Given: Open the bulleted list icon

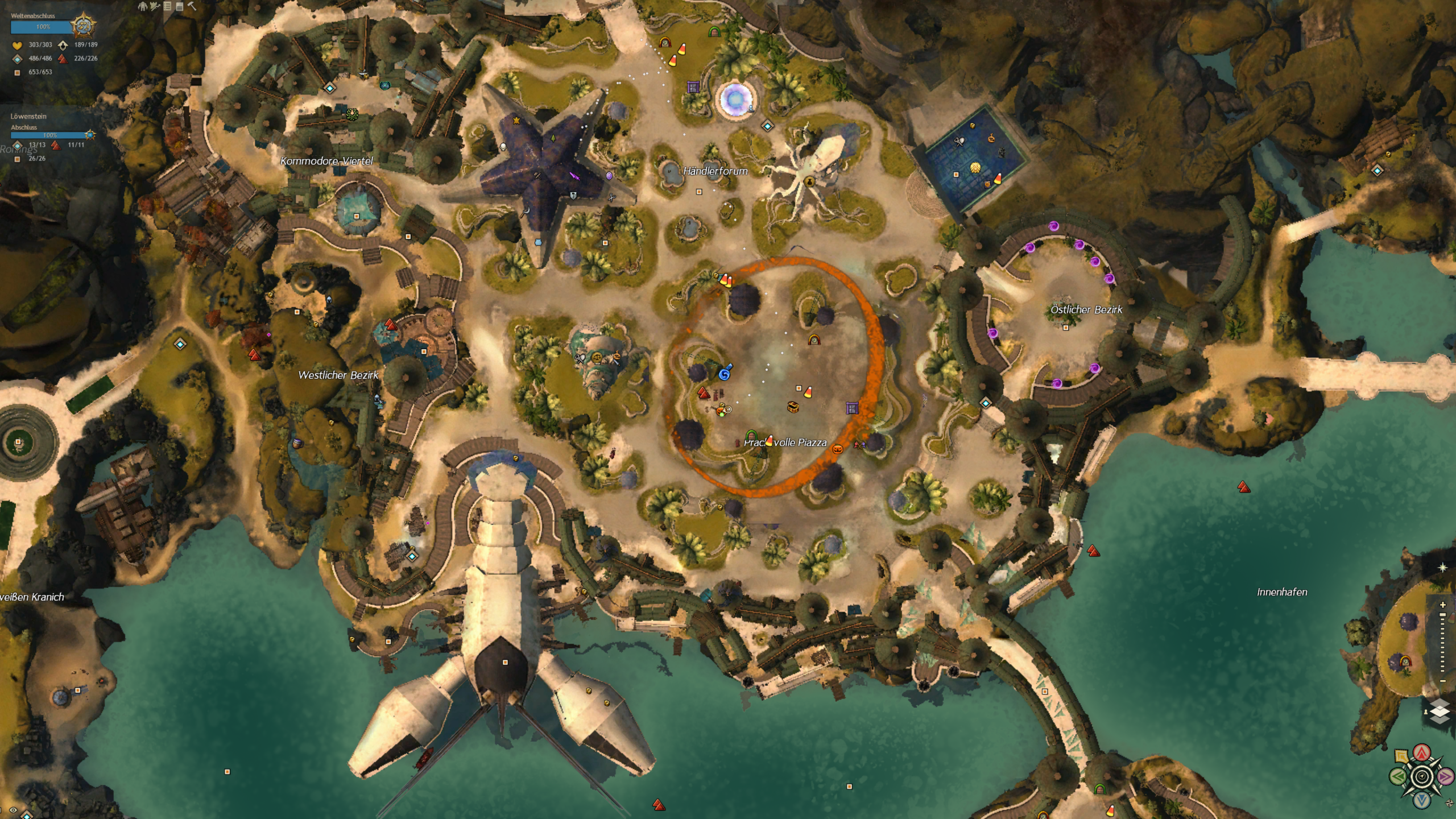Looking at the screenshot, I should 167,6.
